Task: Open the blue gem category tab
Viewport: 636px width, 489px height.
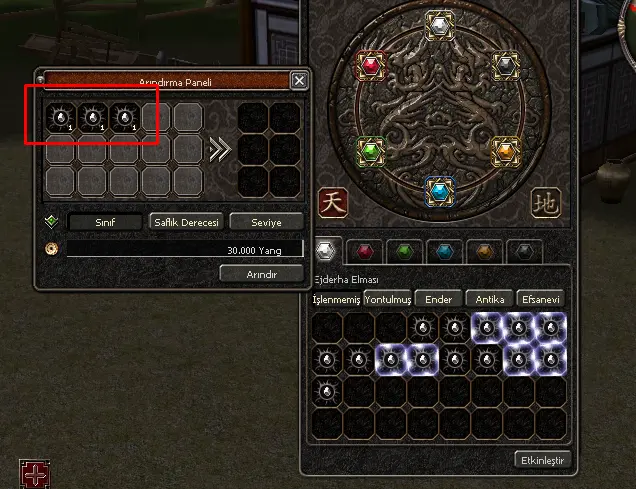Action: tap(443, 251)
